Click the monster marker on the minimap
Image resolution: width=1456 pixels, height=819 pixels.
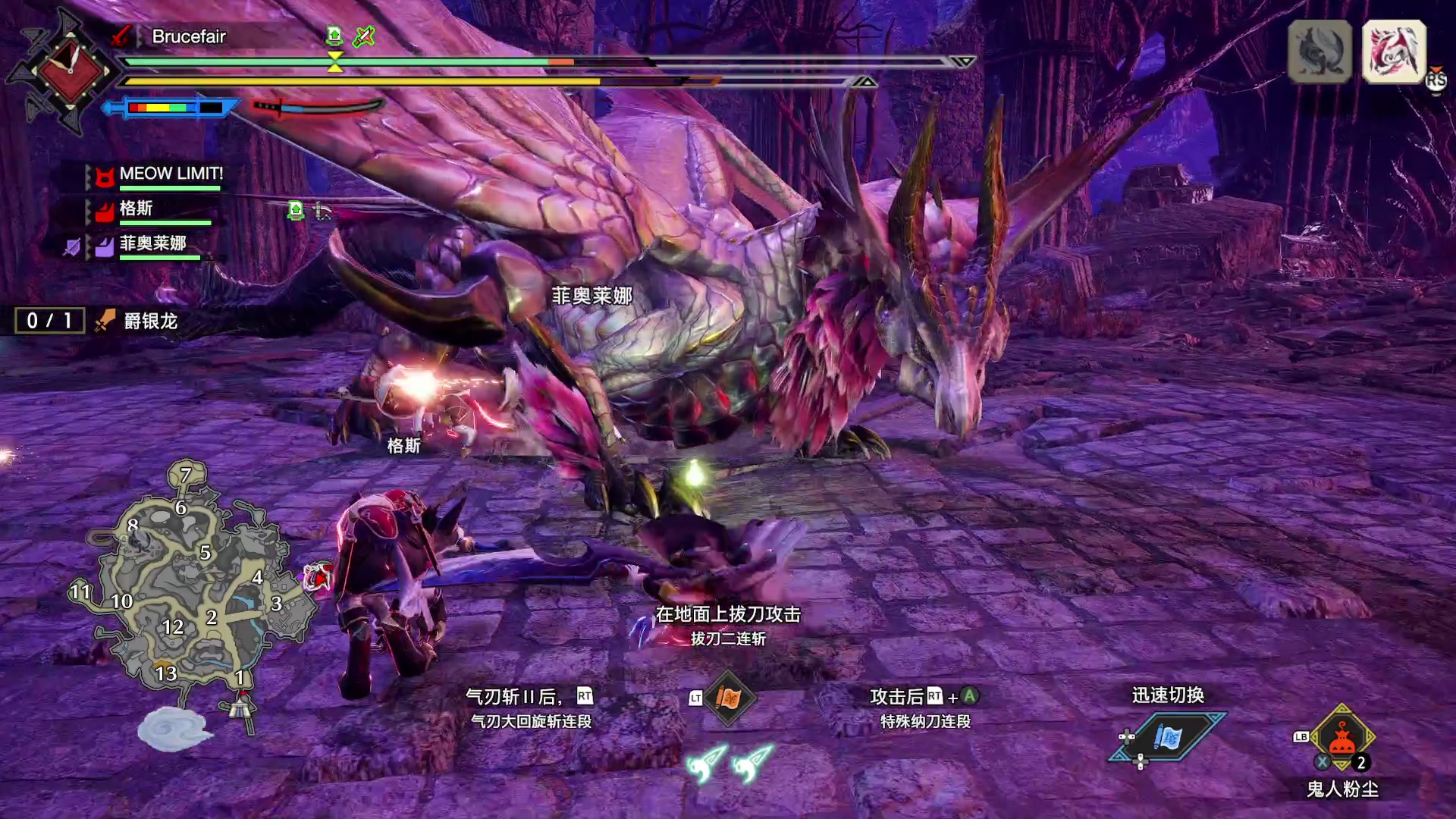tap(318, 578)
